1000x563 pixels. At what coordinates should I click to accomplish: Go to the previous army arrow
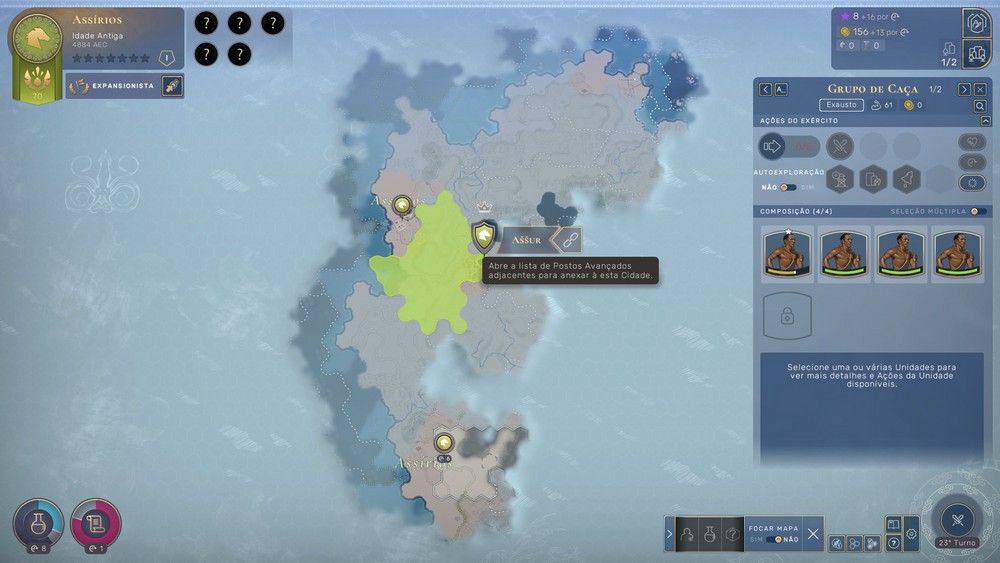[766, 89]
